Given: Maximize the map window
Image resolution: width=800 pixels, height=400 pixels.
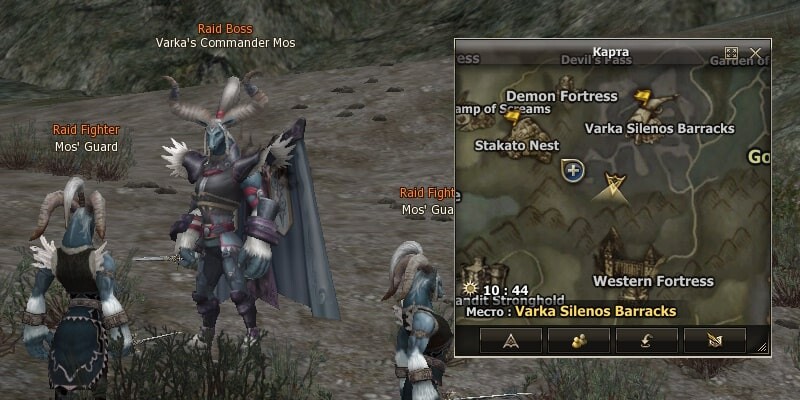Looking at the screenshot, I should [731, 53].
